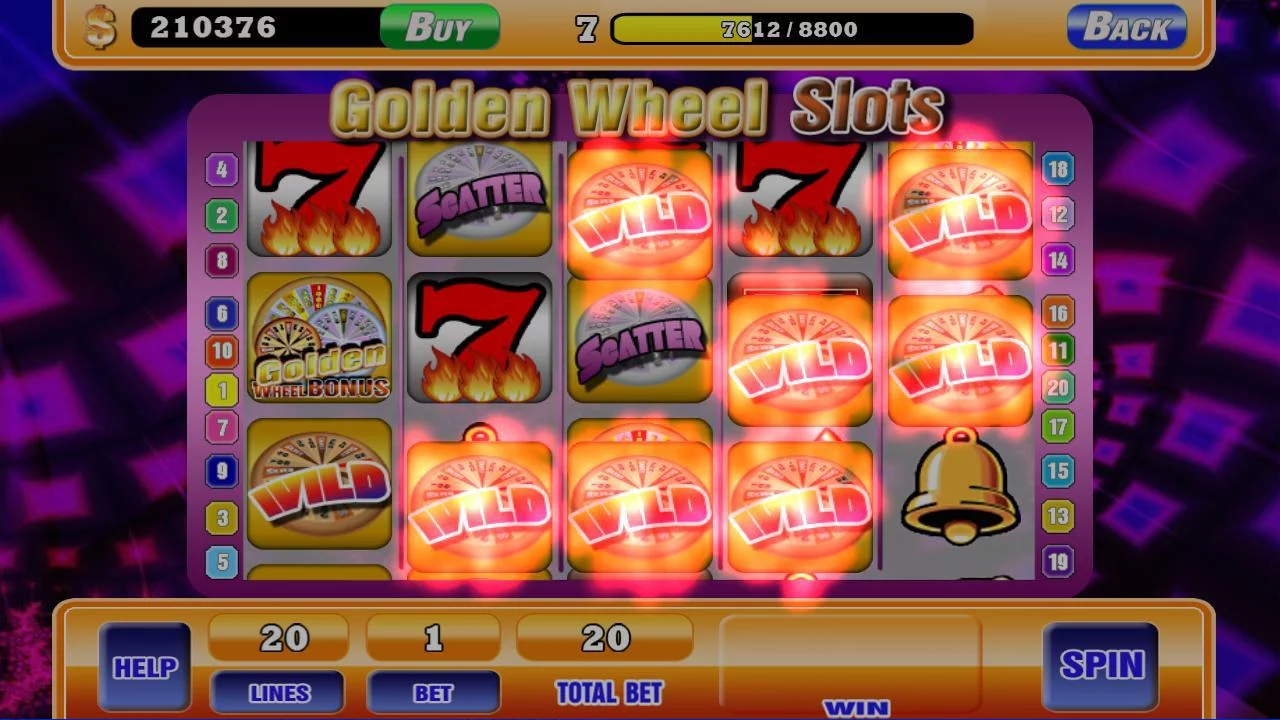The image size is (1280, 720).
Task: Open the Help screen
Action: pos(145,667)
